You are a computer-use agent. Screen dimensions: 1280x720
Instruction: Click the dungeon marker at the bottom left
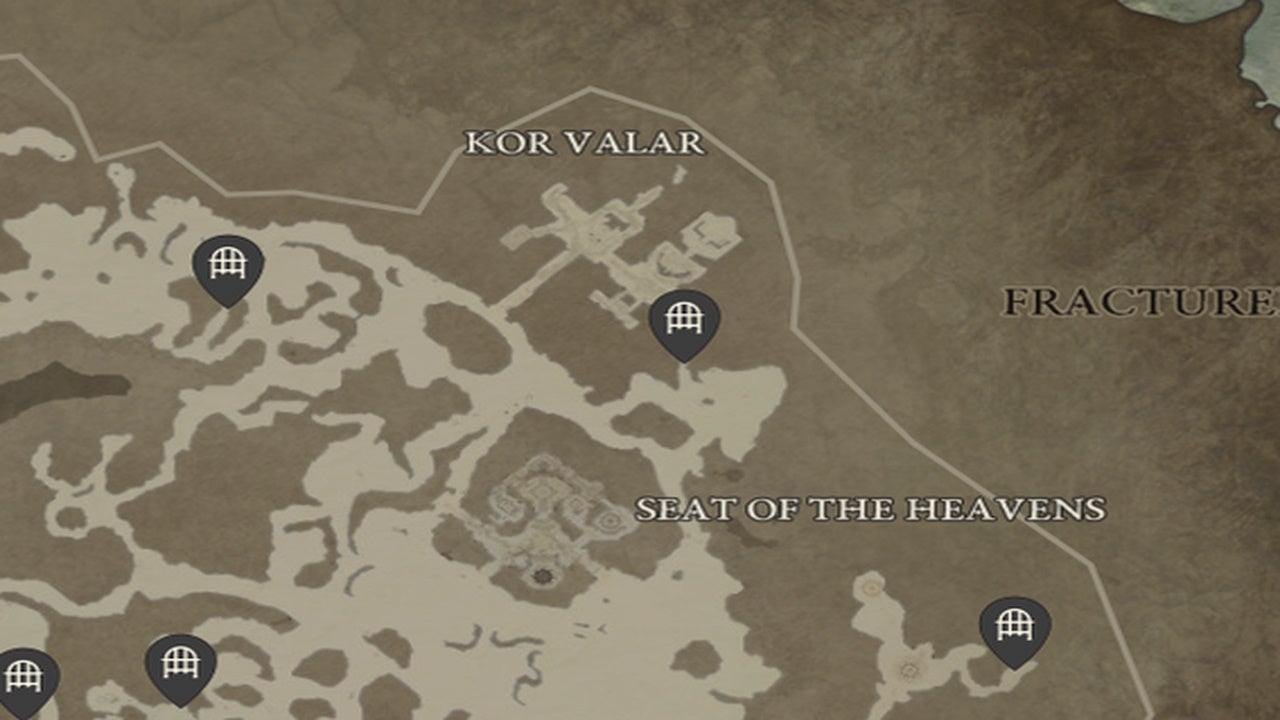point(178,663)
